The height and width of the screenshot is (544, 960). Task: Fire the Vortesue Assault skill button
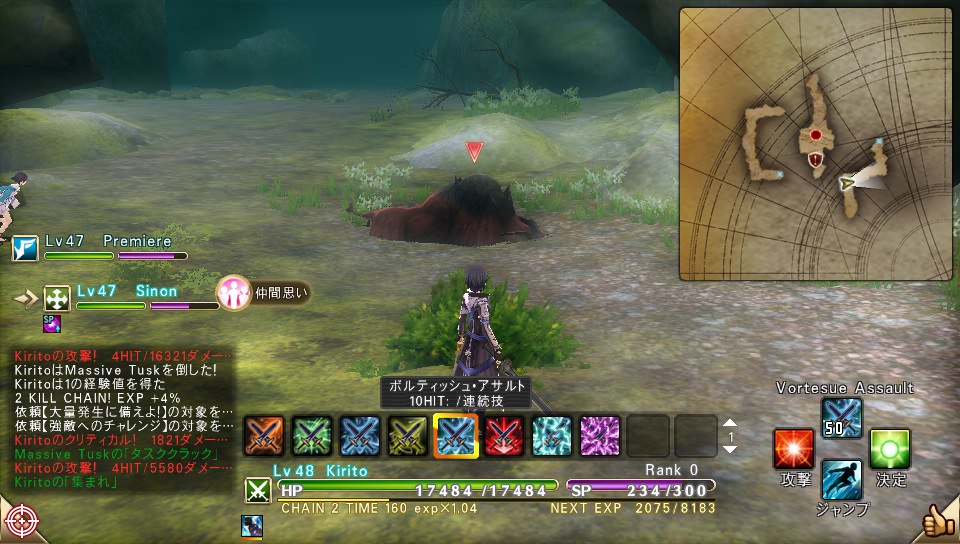click(x=841, y=418)
